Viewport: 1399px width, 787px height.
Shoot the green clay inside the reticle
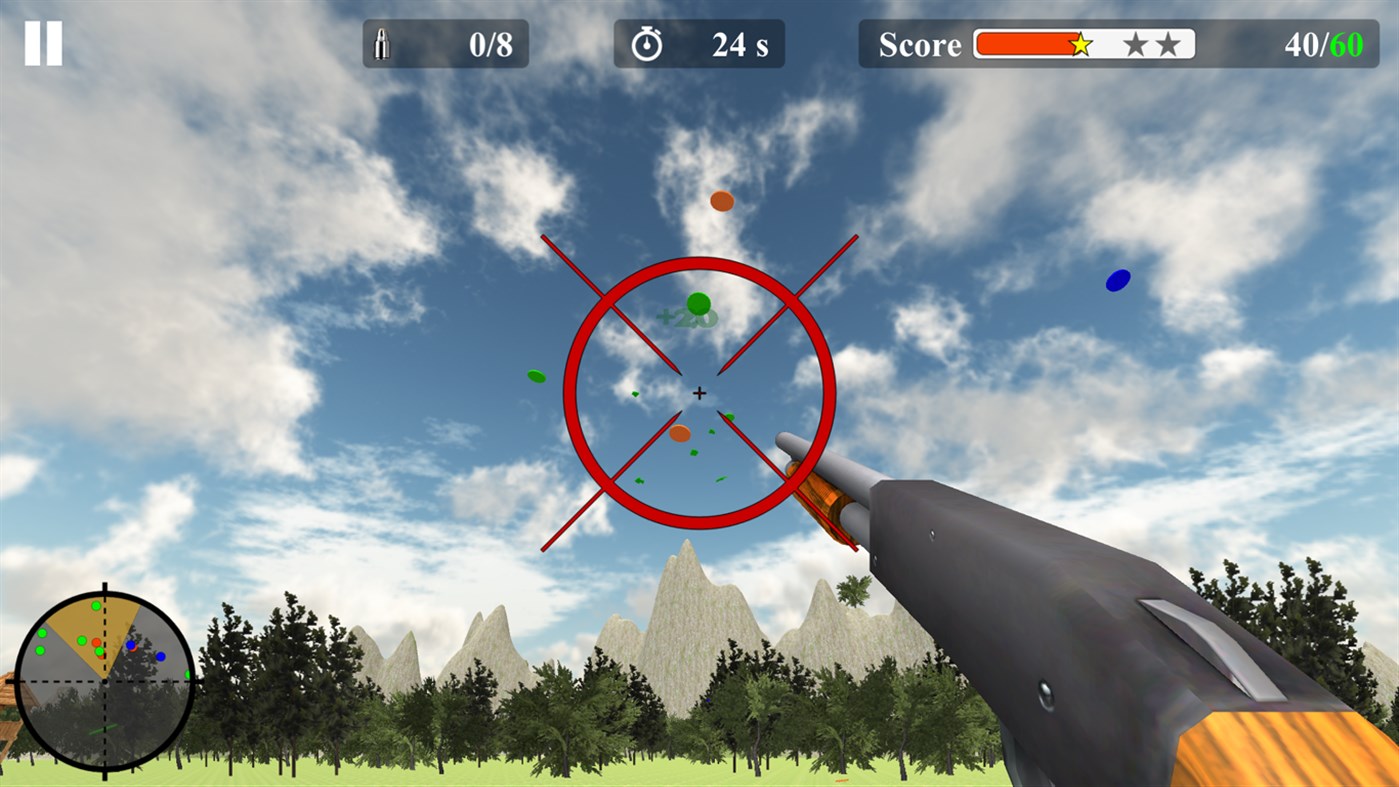(699, 303)
